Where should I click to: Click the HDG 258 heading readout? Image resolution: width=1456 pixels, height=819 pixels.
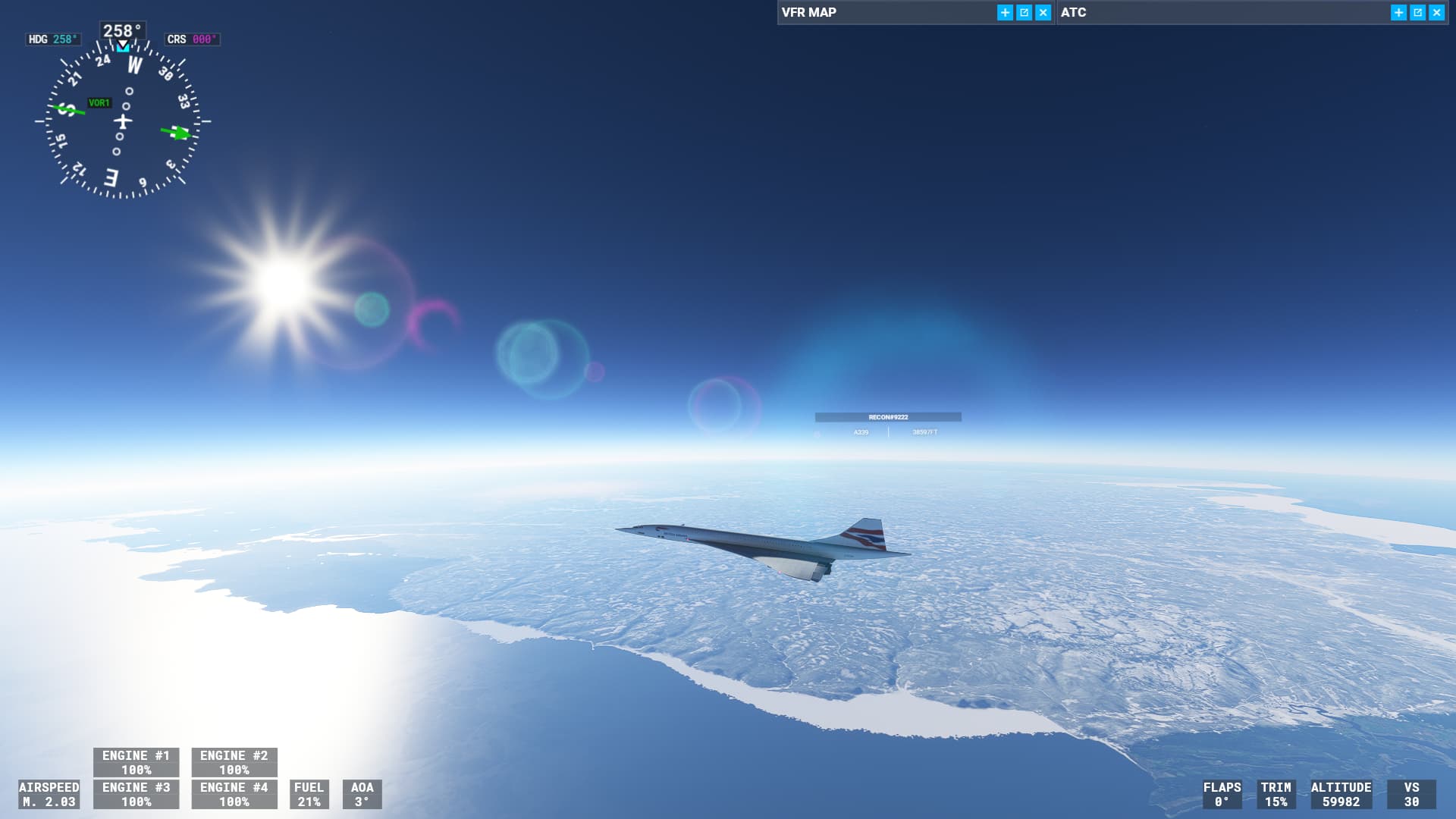pos(52,39)
